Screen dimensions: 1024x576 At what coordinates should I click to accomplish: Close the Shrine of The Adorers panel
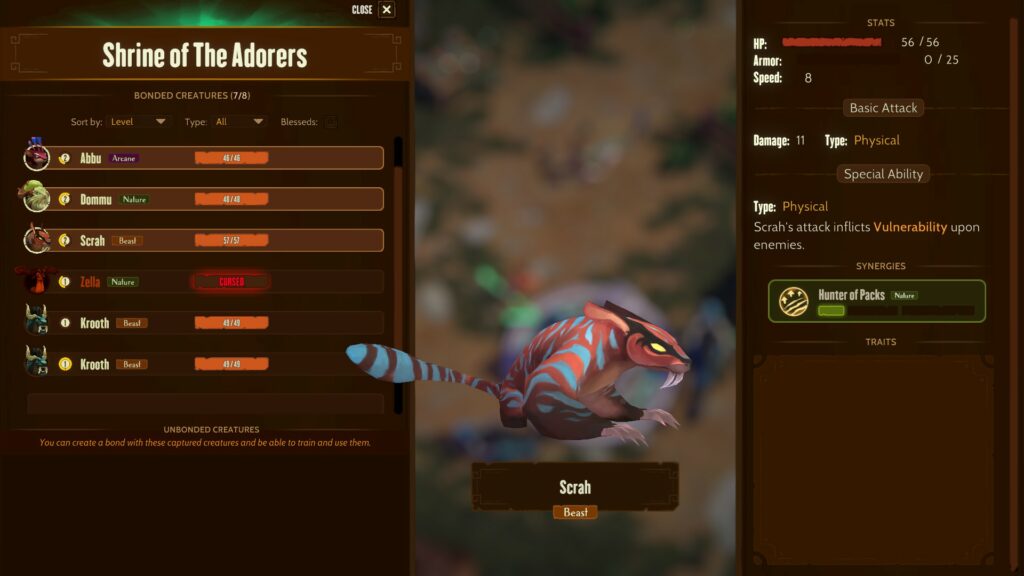(x=386, y=10)
